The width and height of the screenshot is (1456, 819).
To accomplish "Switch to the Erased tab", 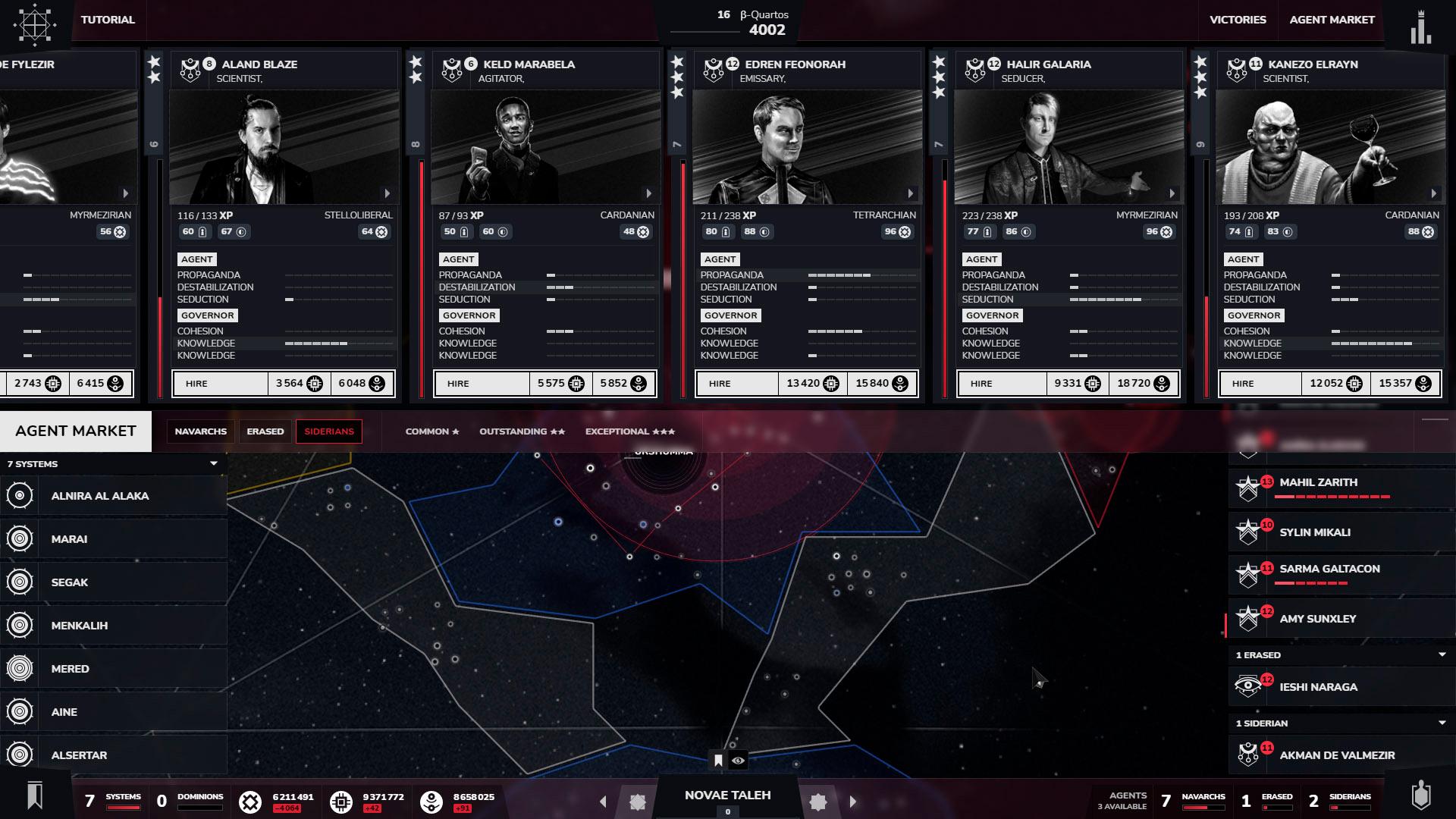I will pyautogui.click(x=265, y=431).
